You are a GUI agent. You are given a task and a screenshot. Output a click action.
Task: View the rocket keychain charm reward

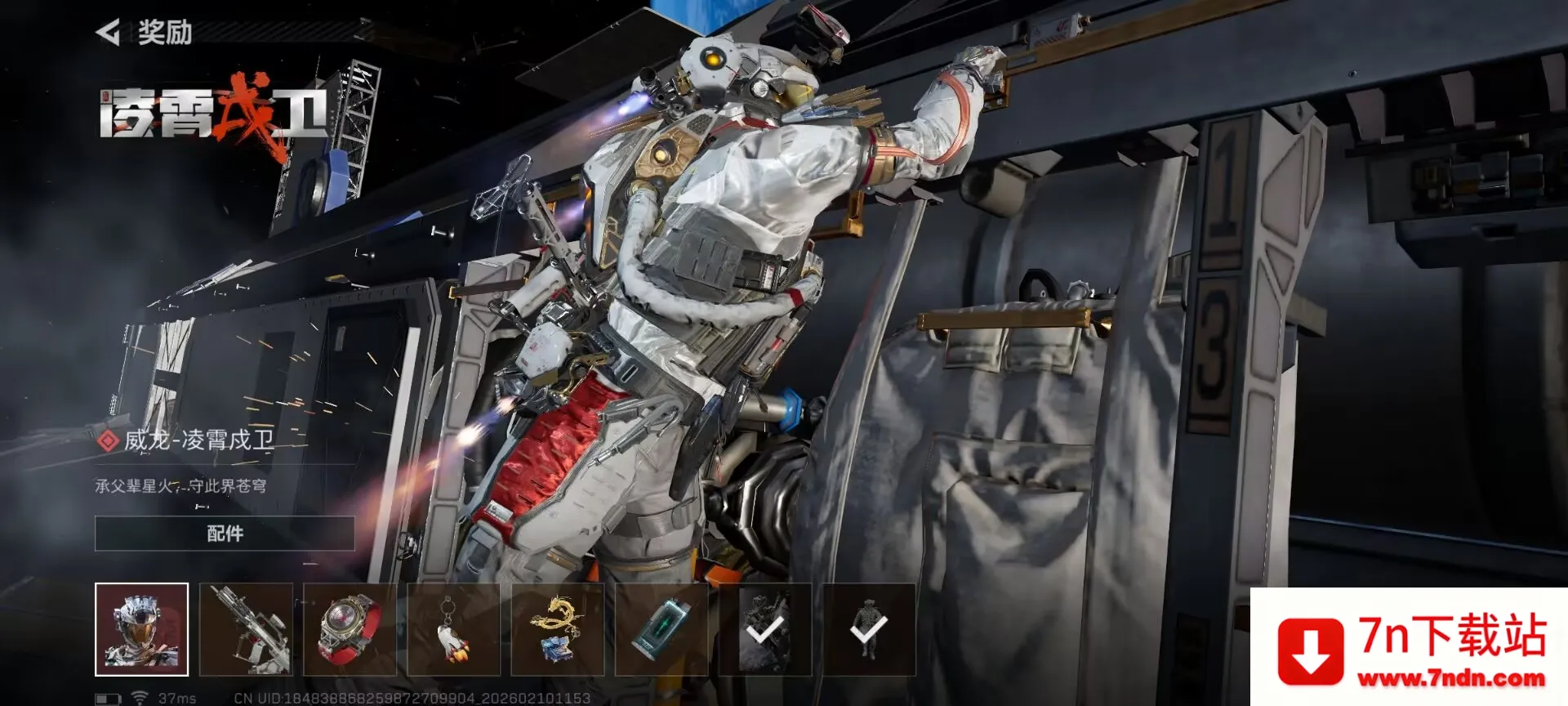(x=453, y=629)
